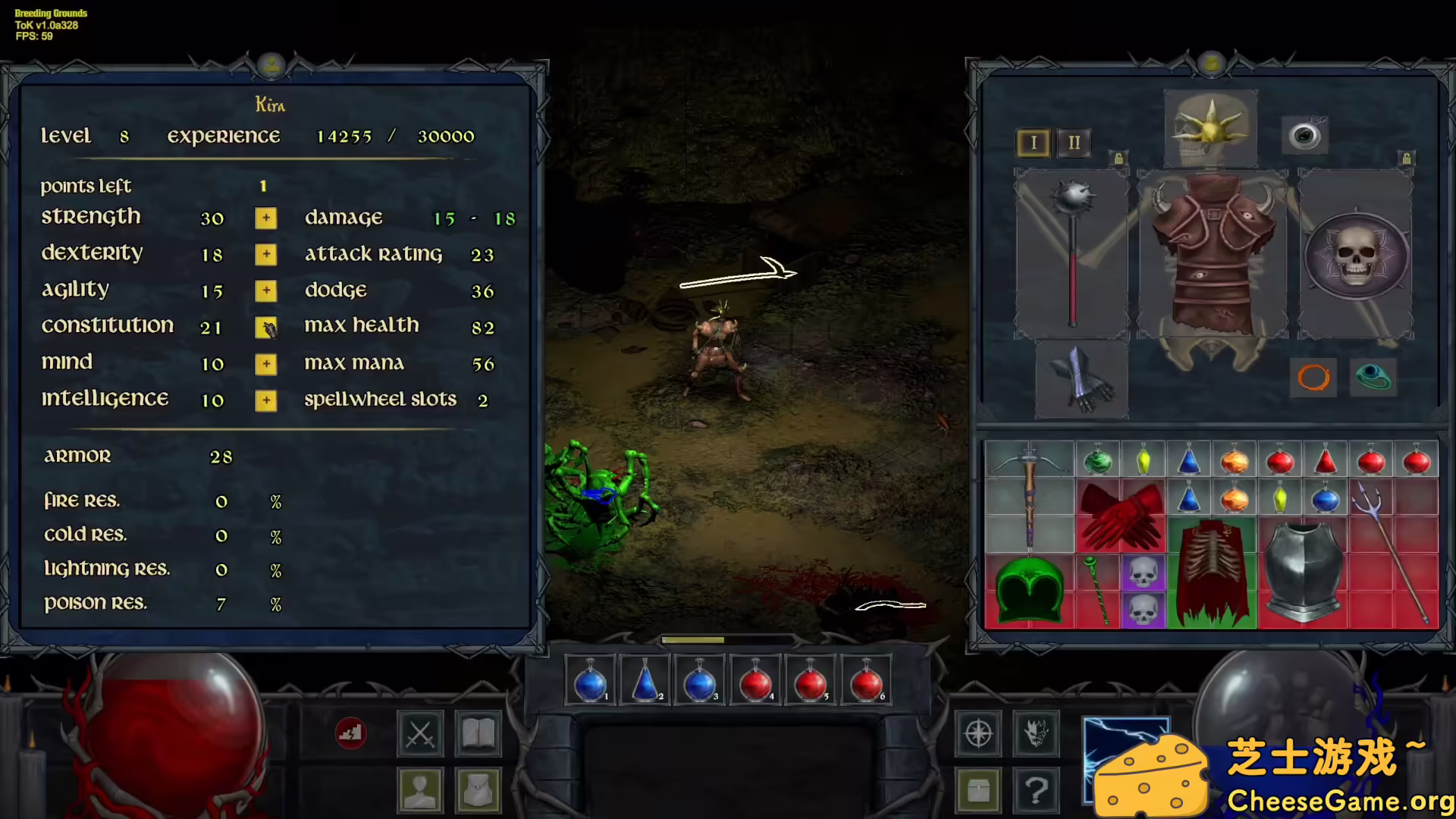
Task: Use the first blue potion belt slot
Action: coord(590,681)
